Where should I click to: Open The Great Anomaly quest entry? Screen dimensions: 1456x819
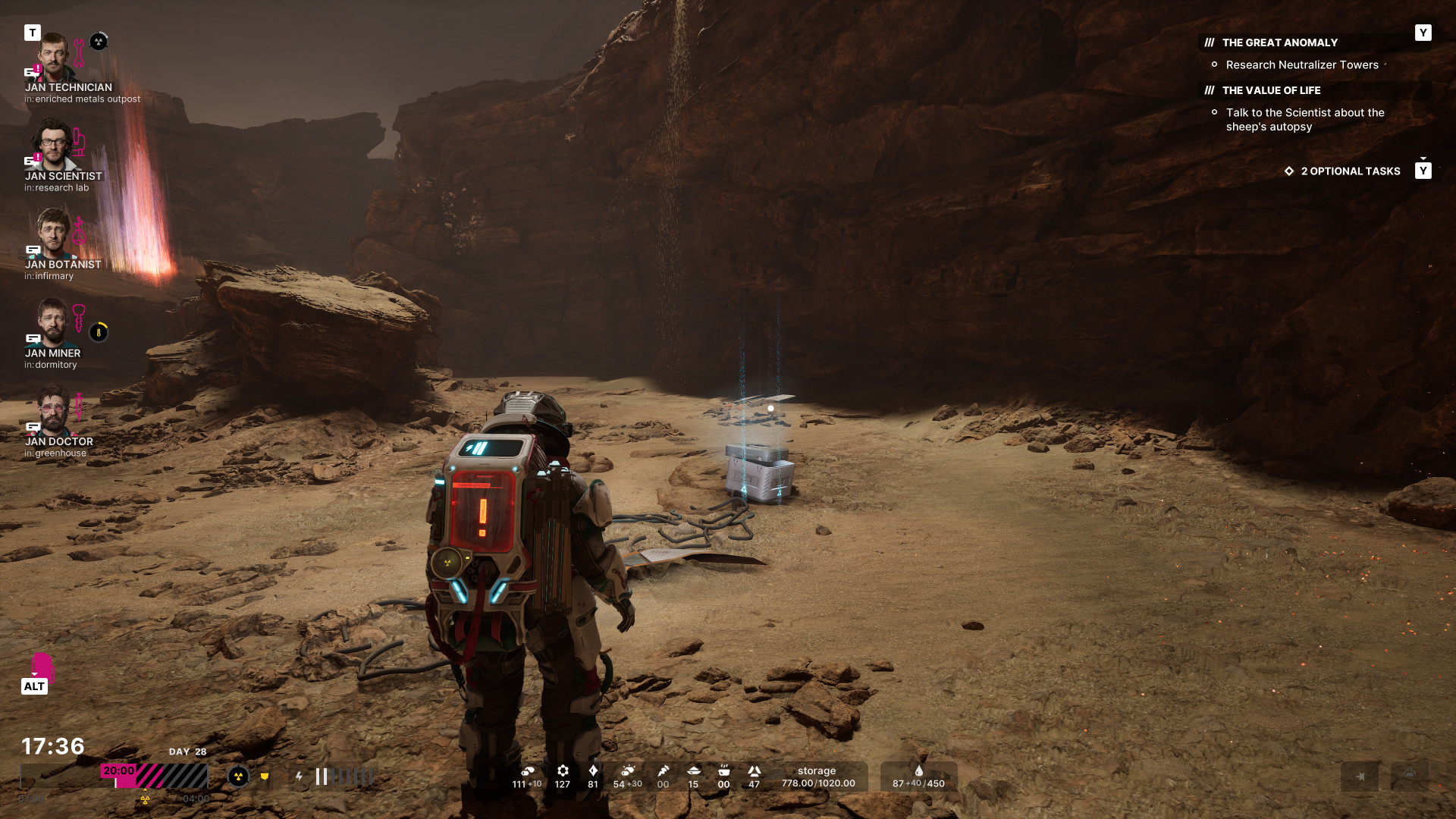(x=1279, y=42)
